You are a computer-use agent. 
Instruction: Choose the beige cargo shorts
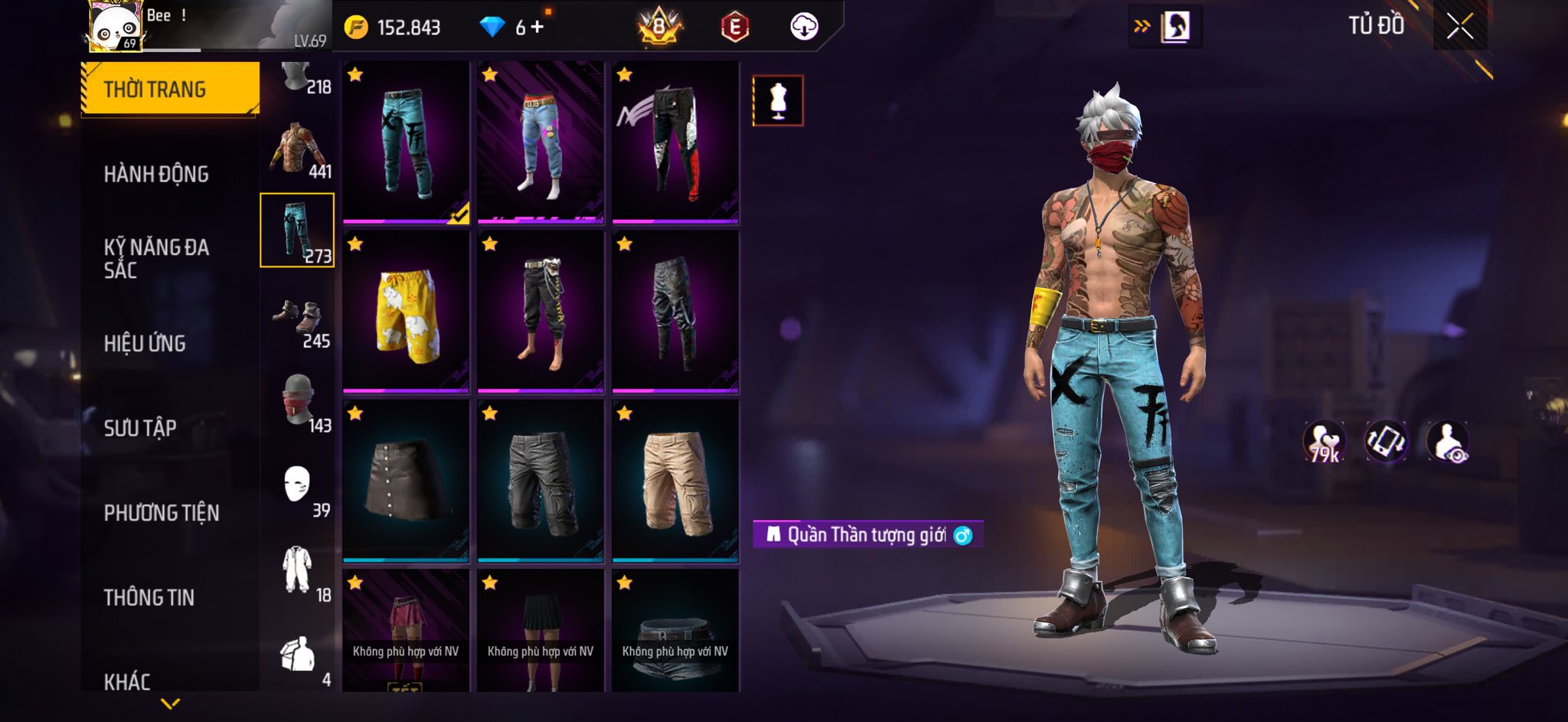[x=675, y=481]
